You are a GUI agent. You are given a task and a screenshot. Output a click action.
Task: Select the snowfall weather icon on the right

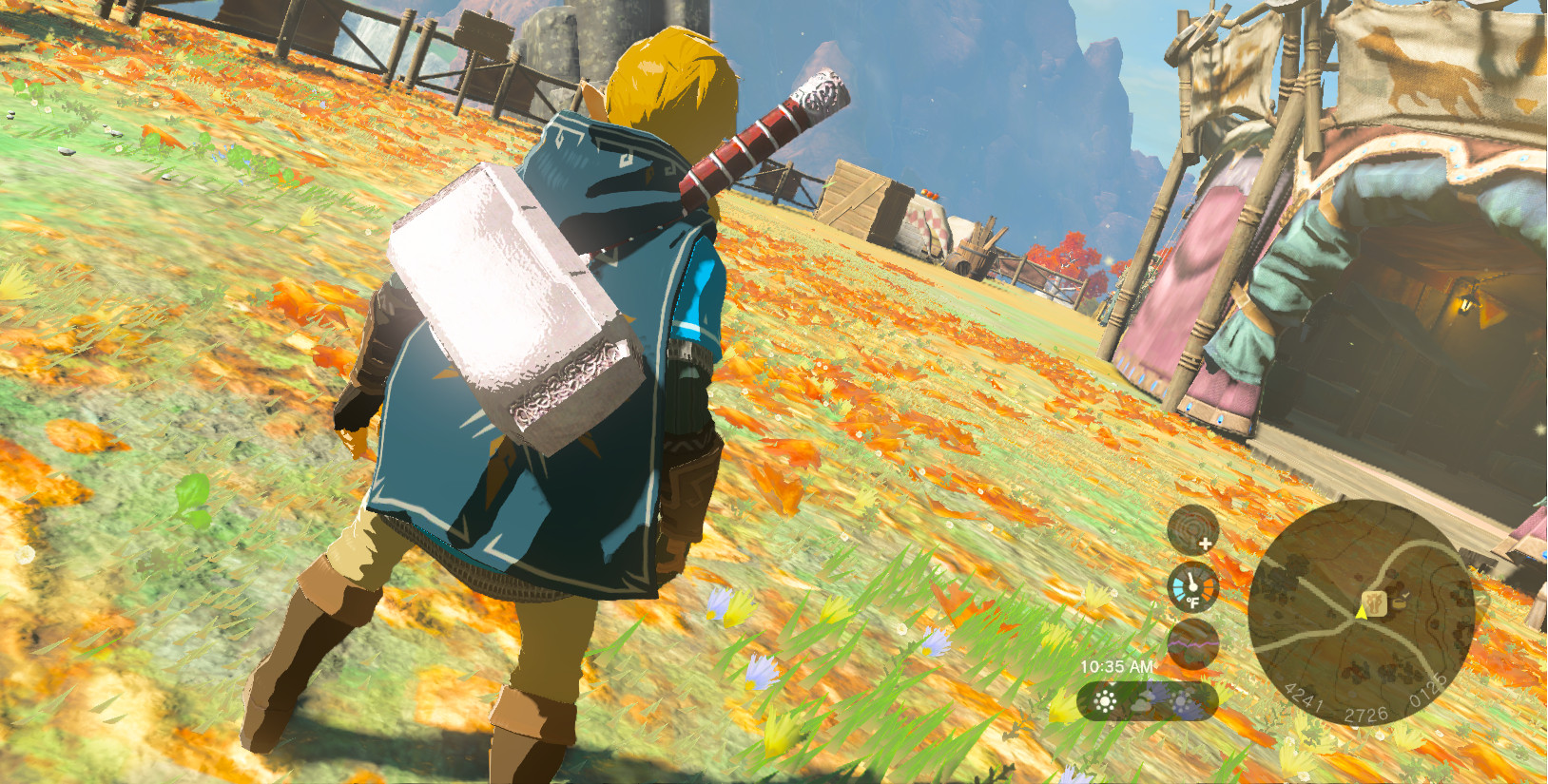click(x=1180, y=702)
